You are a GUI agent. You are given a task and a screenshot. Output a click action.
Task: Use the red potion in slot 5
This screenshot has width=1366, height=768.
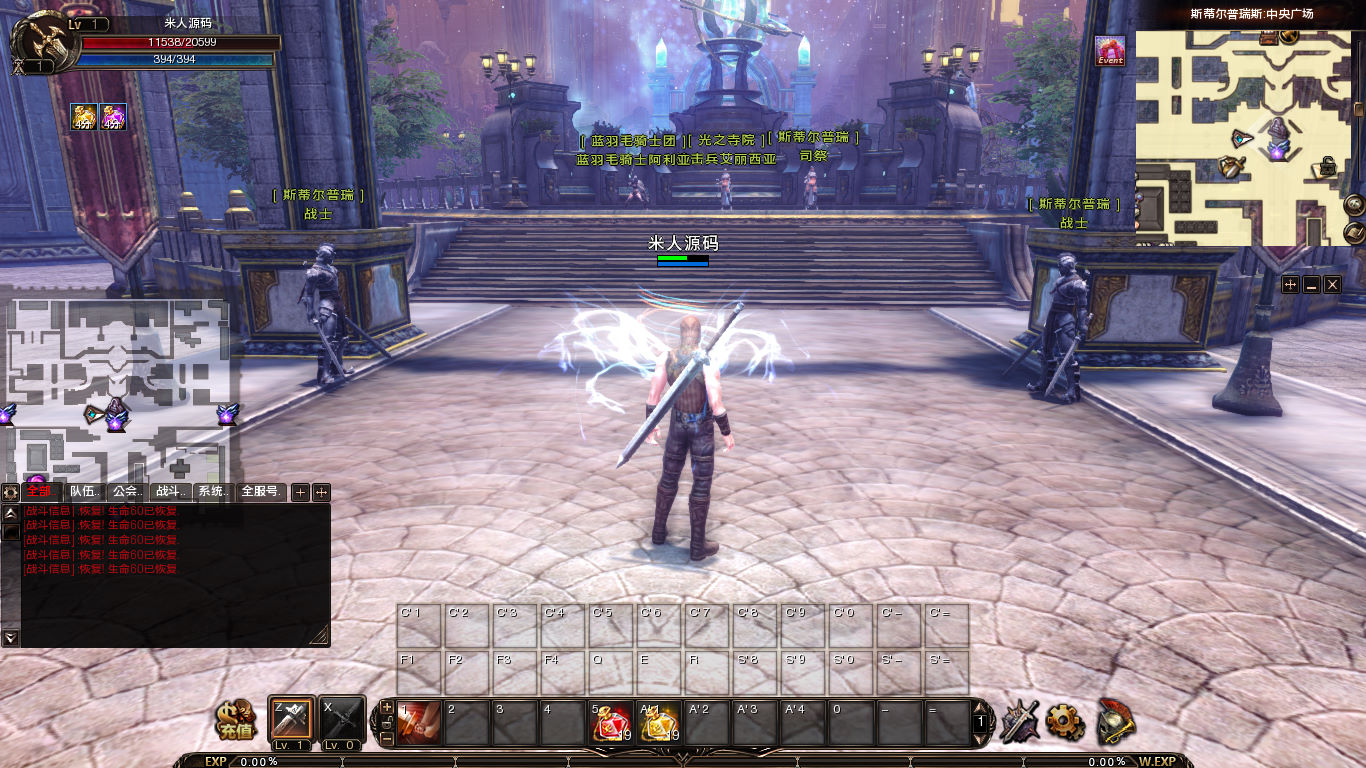point(611,723)
